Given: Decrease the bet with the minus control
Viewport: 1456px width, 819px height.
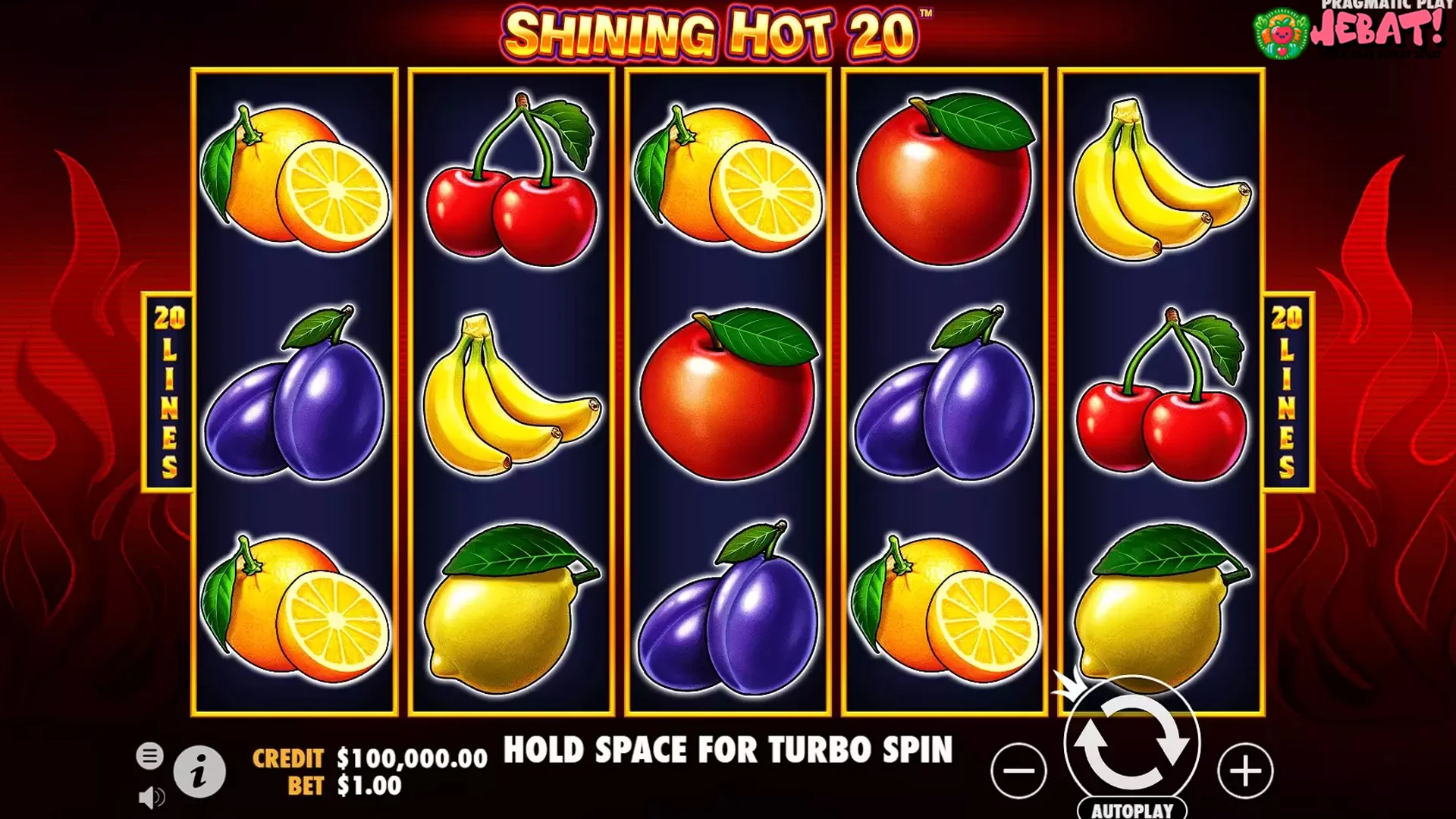Looking at the screenshot, I should point(1019,770).
